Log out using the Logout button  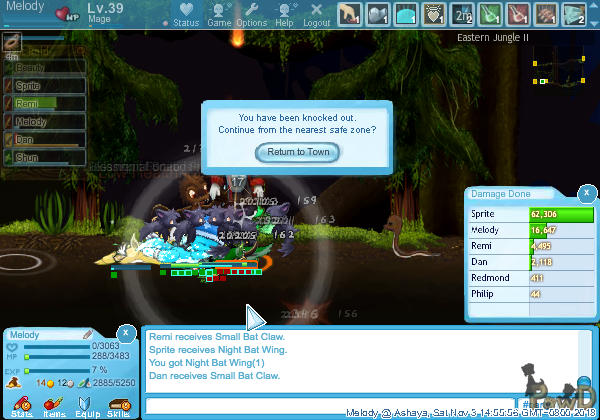316,14
